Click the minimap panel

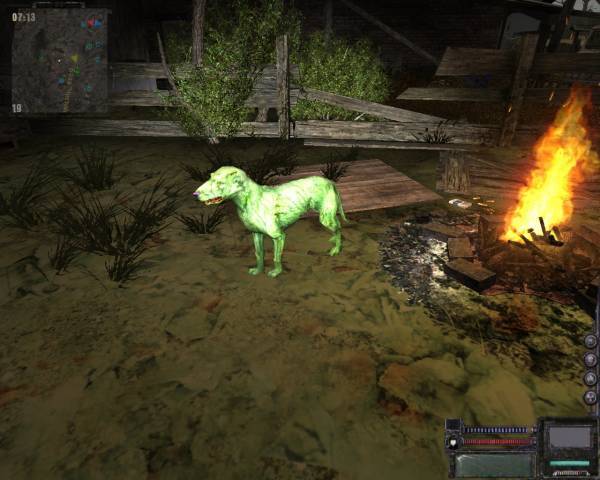(x=59, y=62)
